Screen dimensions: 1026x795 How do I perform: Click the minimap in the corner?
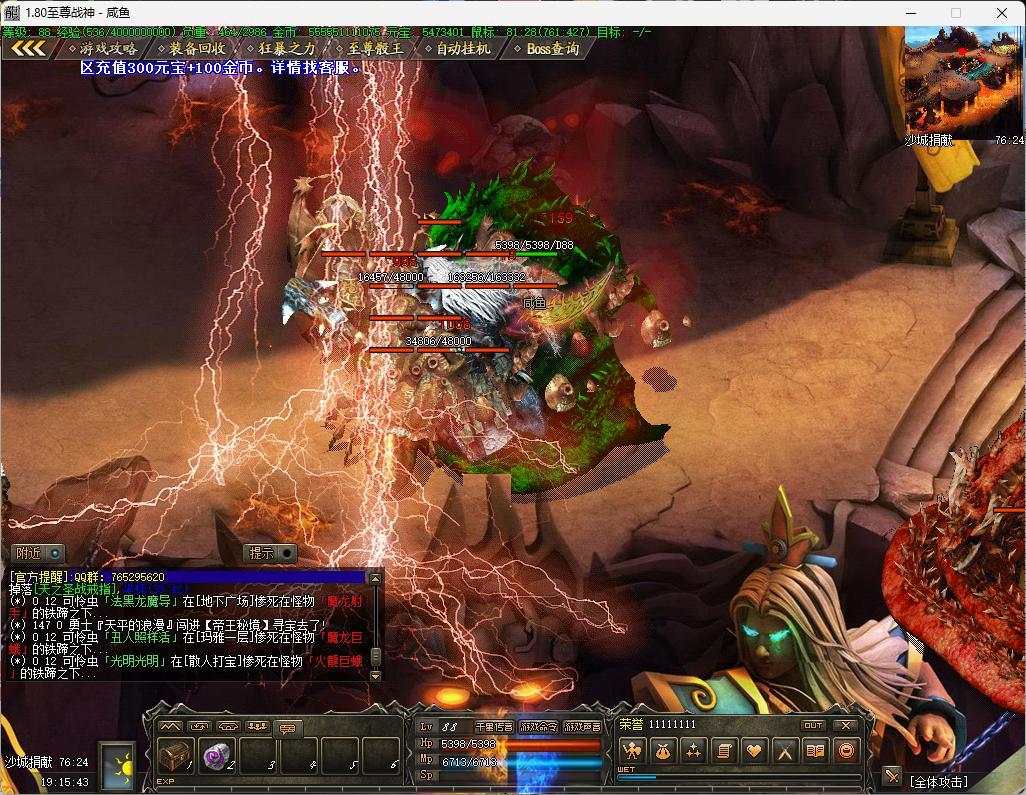[963, 82]
